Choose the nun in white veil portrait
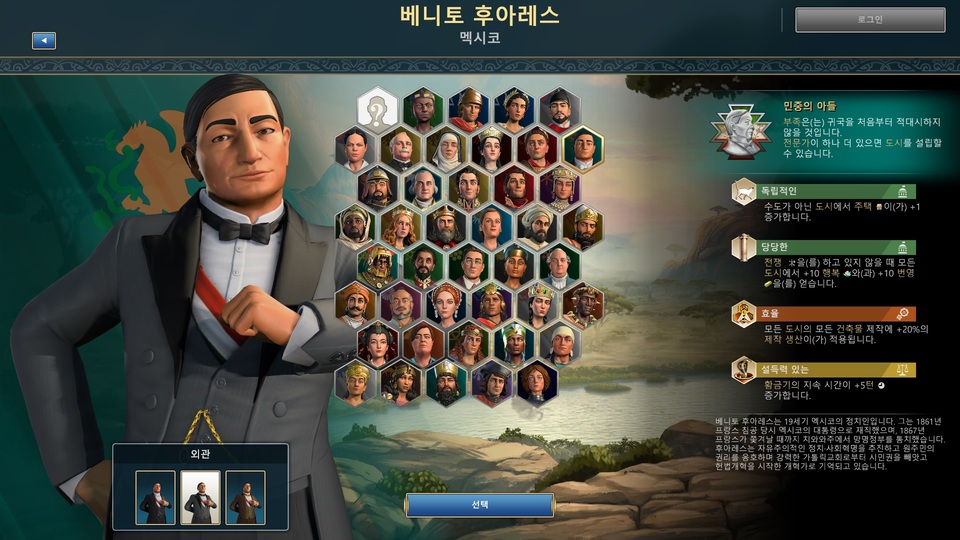Screen dimensions: 960x540 (446, 148)
